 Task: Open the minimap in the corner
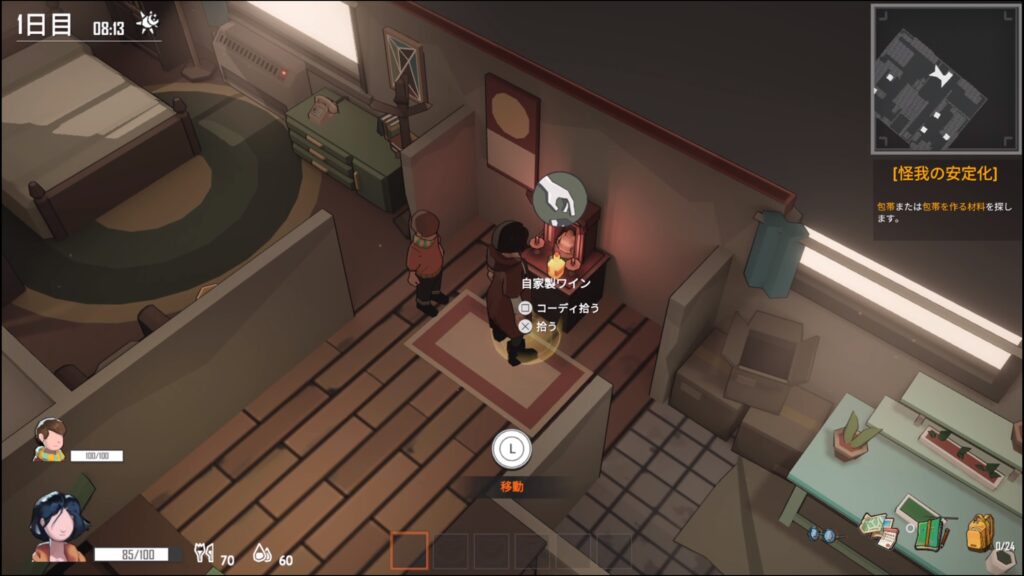pos(939,72)
